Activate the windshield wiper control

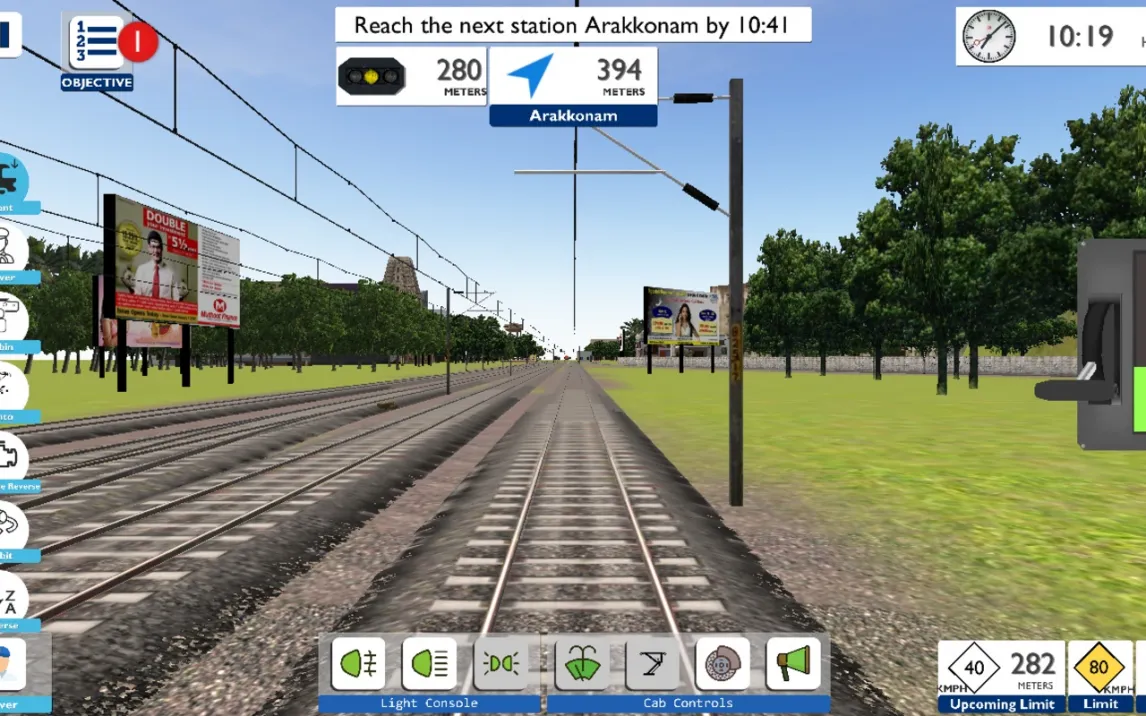(x=582, y=663)
